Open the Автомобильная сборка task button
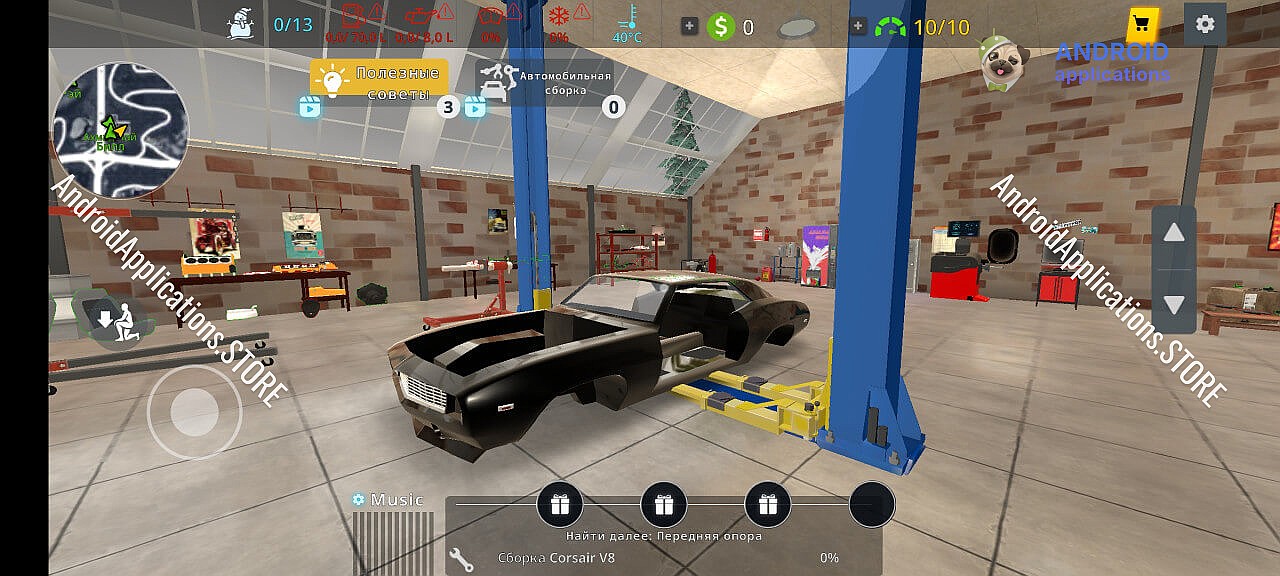 pyautogui.click(x=544, y=82)
